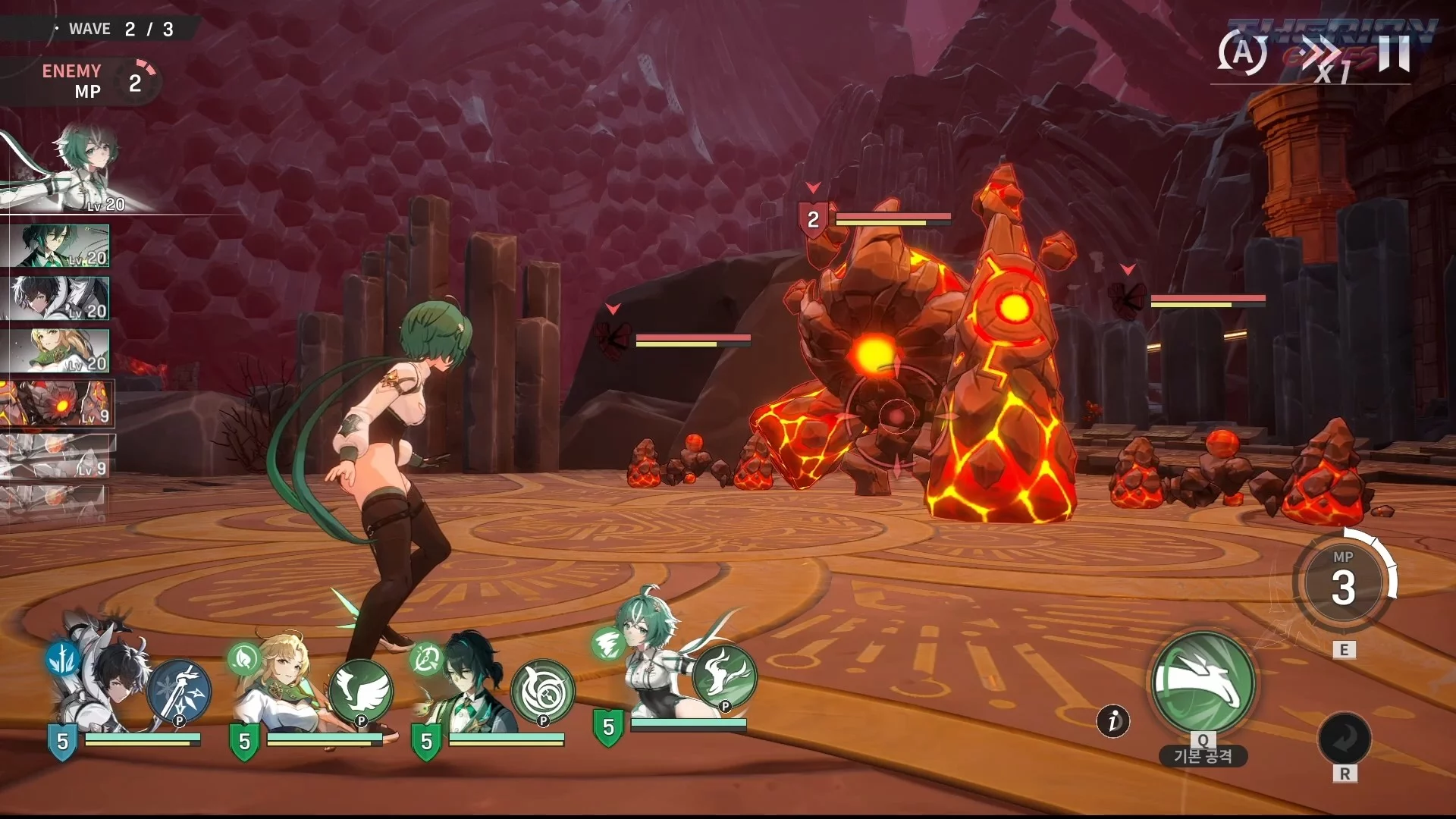This screenshot has width=1456, height=819.
Task: Choose the blonde girl turn portrait
Action: [x=59, y=350]
